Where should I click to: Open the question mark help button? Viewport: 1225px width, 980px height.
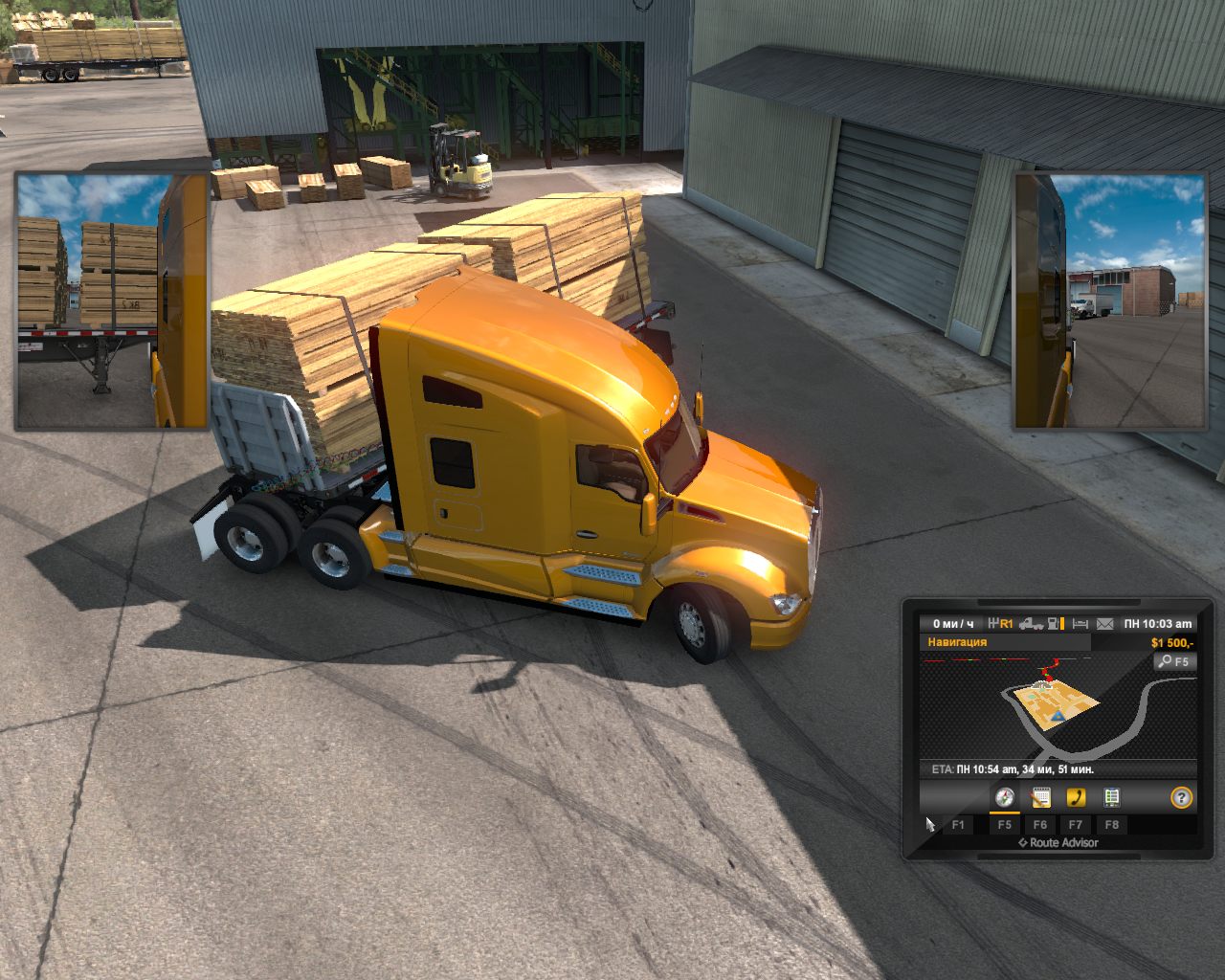click(1182, 797)
